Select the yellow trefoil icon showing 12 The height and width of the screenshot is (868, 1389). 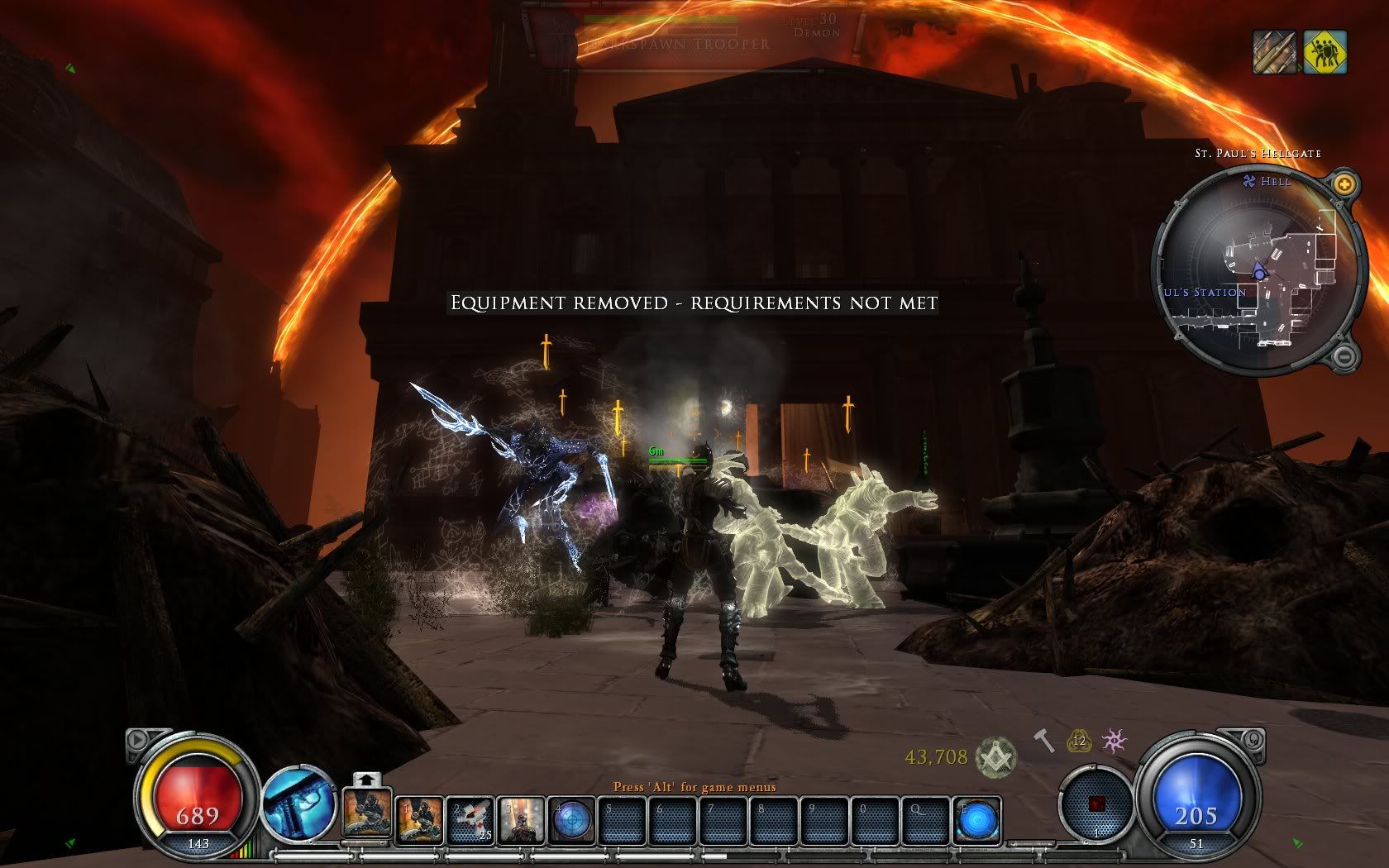click(x=1079, y=742)
